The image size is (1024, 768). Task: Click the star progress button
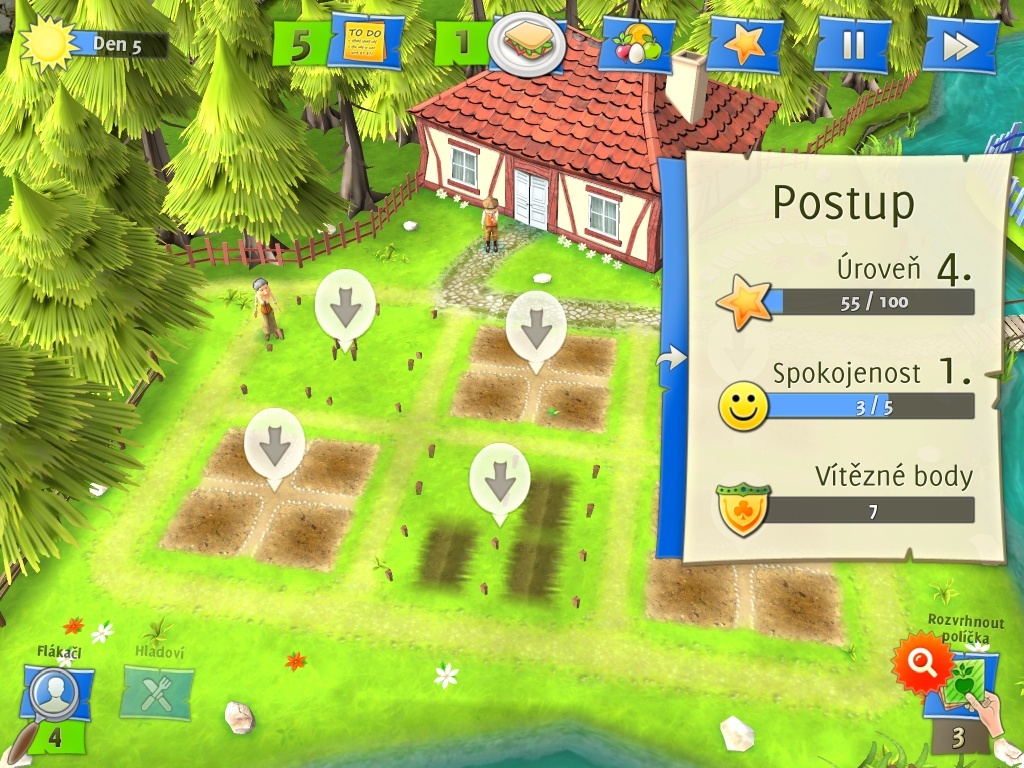click(x=745, y=45)
